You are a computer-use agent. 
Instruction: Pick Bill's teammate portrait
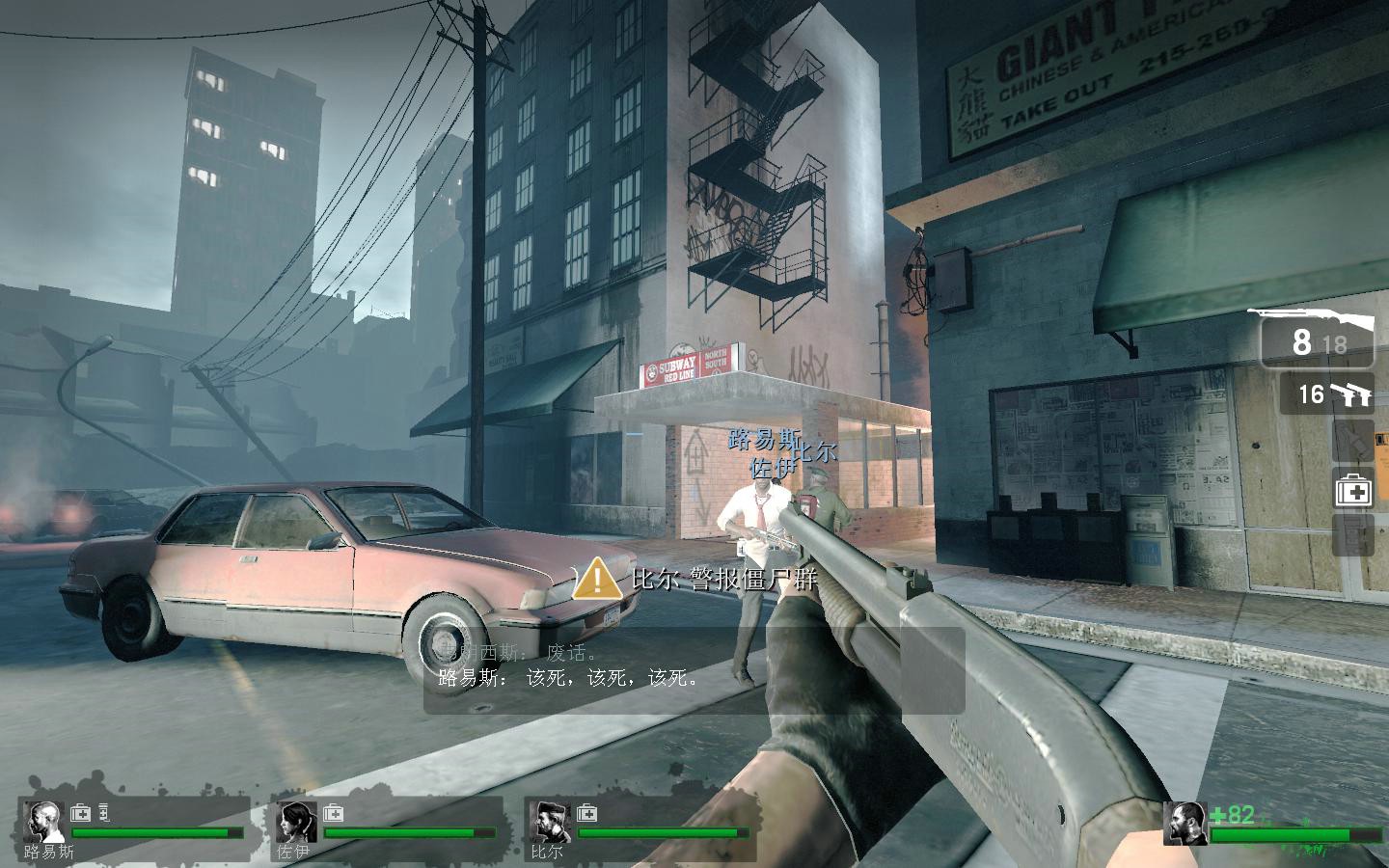click(x=549, y=822)
